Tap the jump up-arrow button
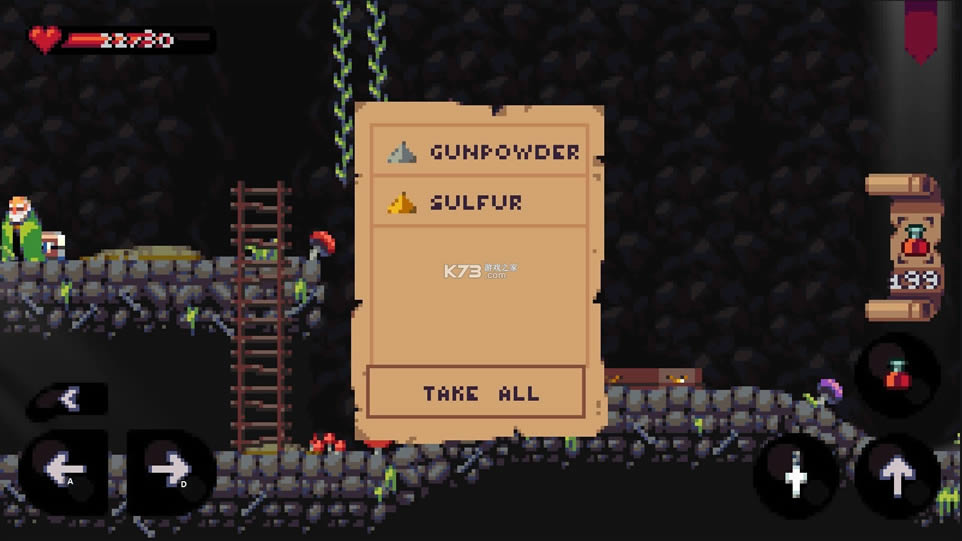 896,477
